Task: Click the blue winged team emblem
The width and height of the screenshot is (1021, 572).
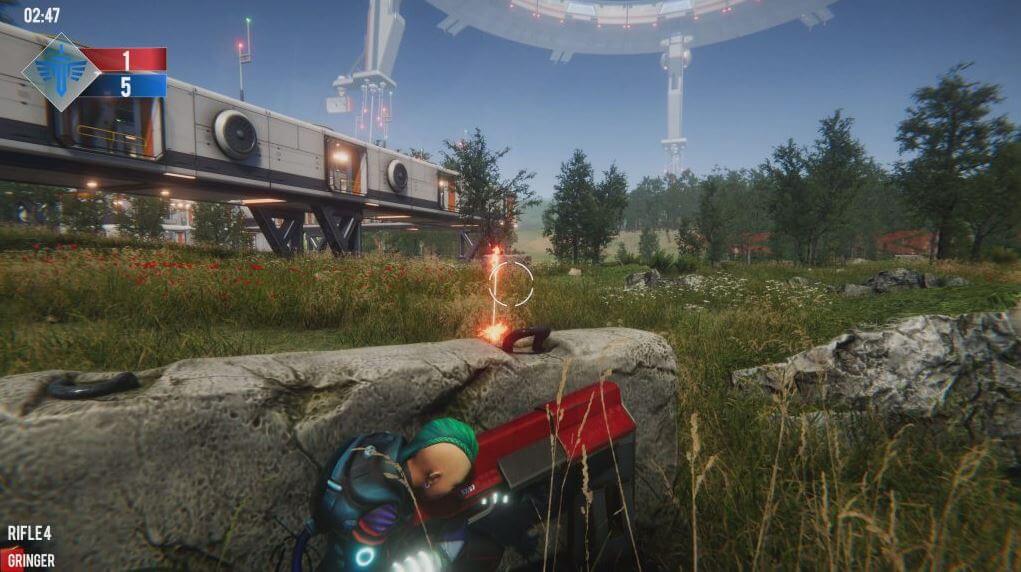Action: pos(60,72)
